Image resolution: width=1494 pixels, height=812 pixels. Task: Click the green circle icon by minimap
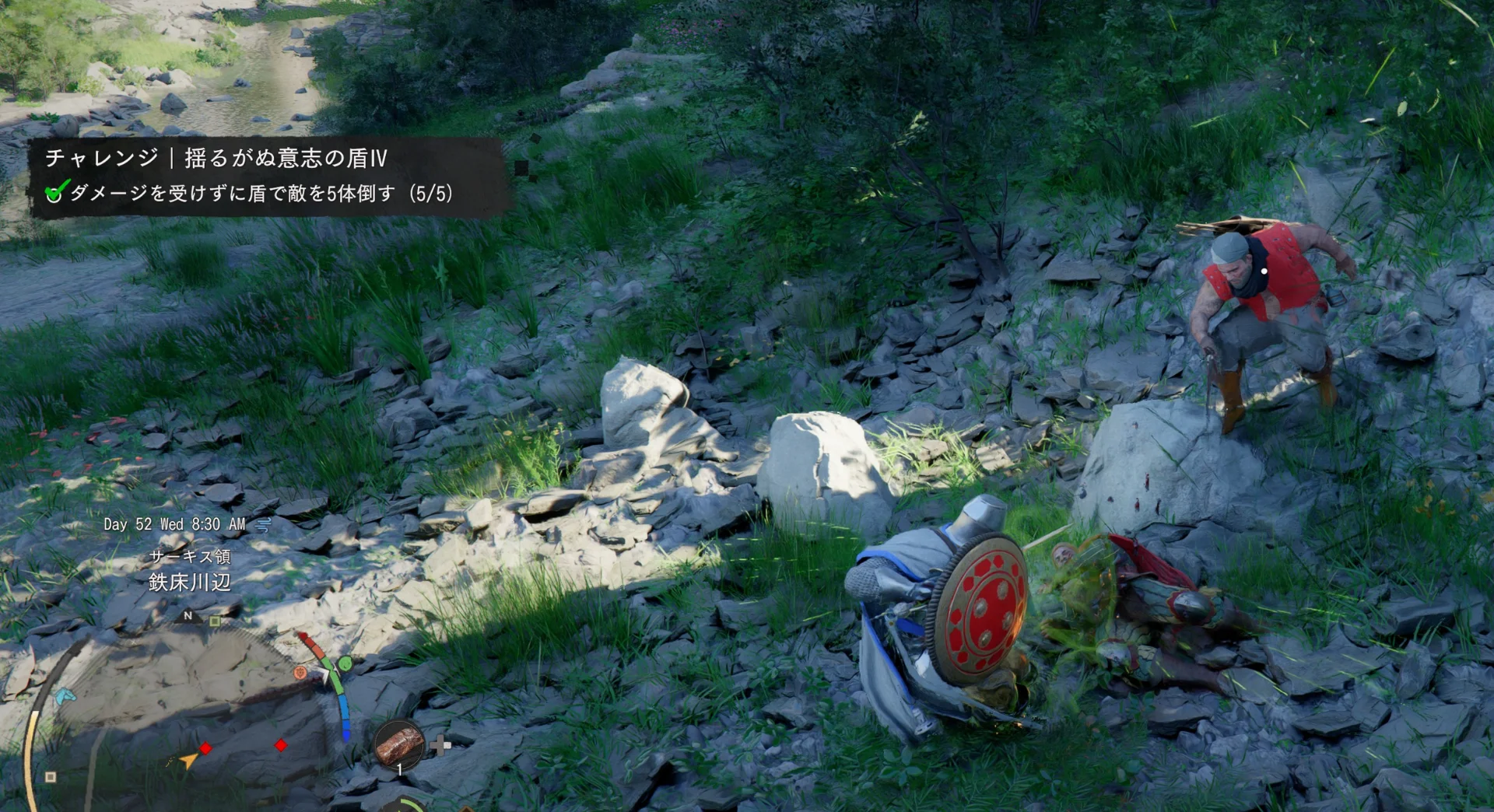click(x=344, y=663)
